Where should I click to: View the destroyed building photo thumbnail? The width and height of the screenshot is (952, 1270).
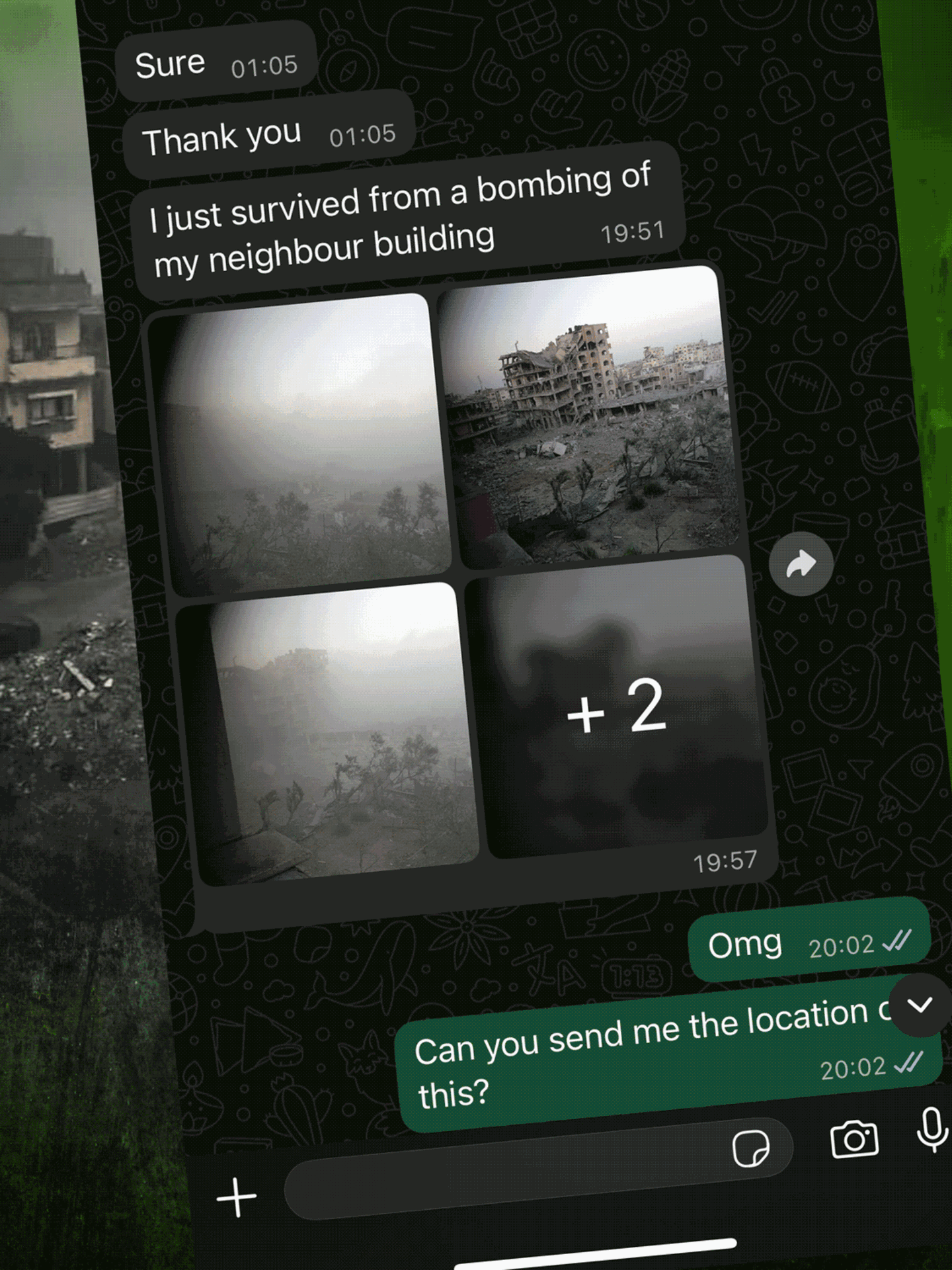(588, 417)
